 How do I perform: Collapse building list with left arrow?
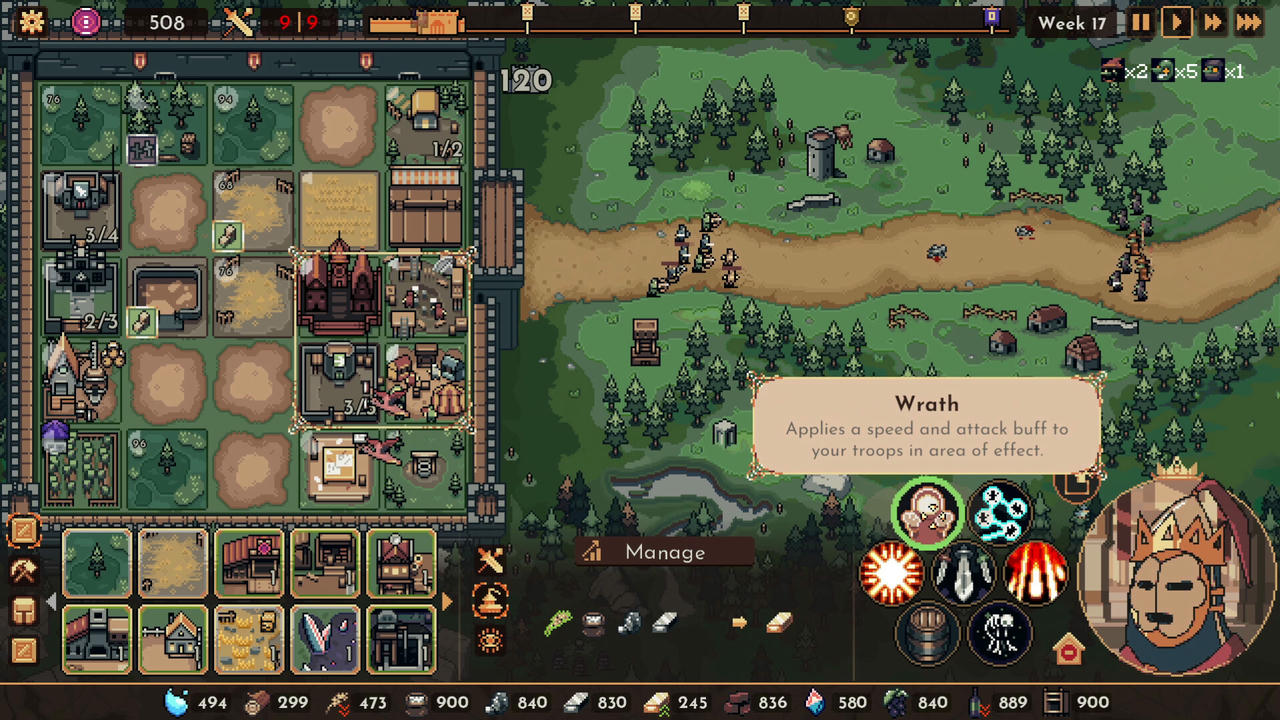point(51,602)
